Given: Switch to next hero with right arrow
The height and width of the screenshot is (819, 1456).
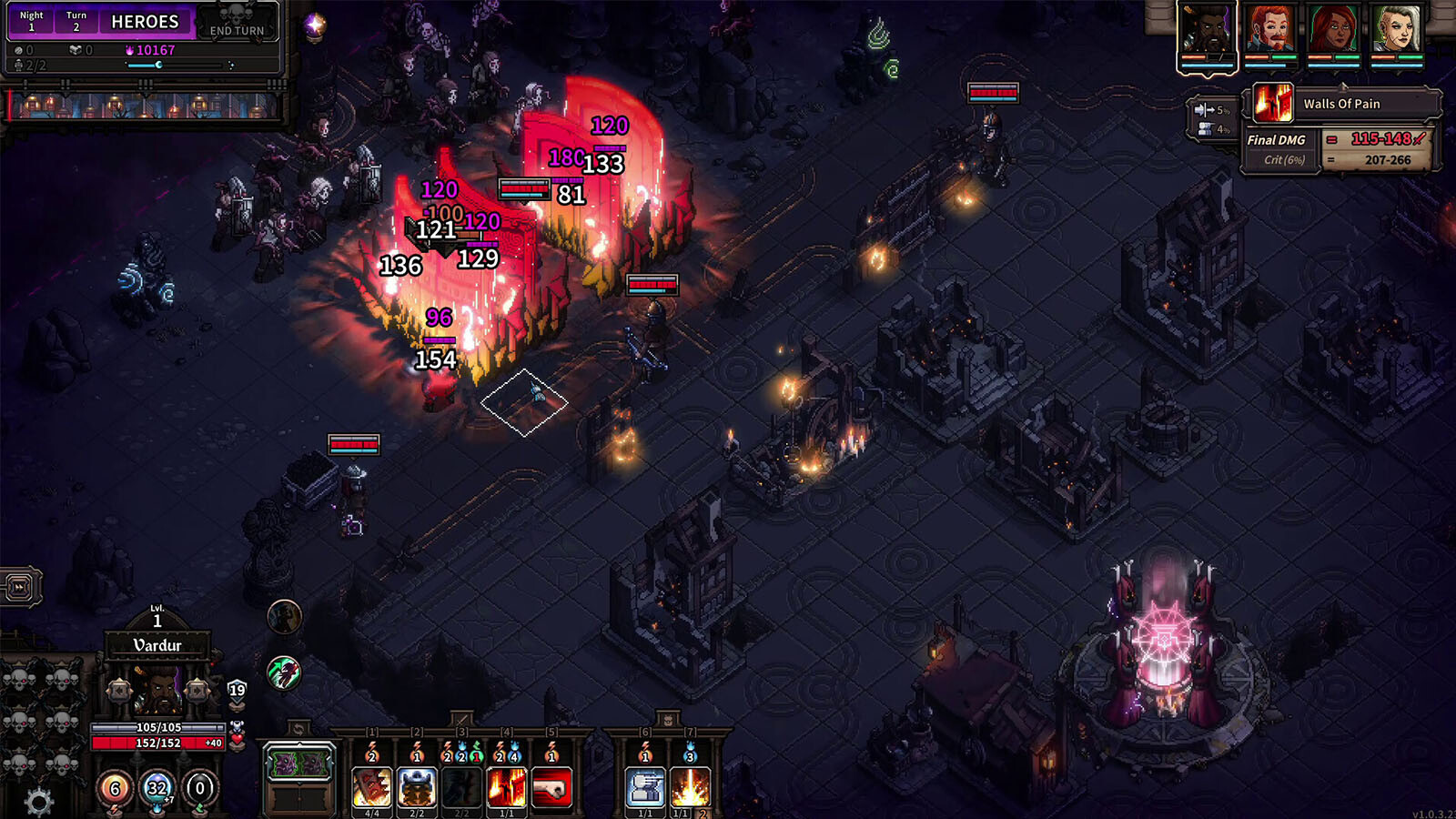Looking at the screenshot, I should (197, 692).
